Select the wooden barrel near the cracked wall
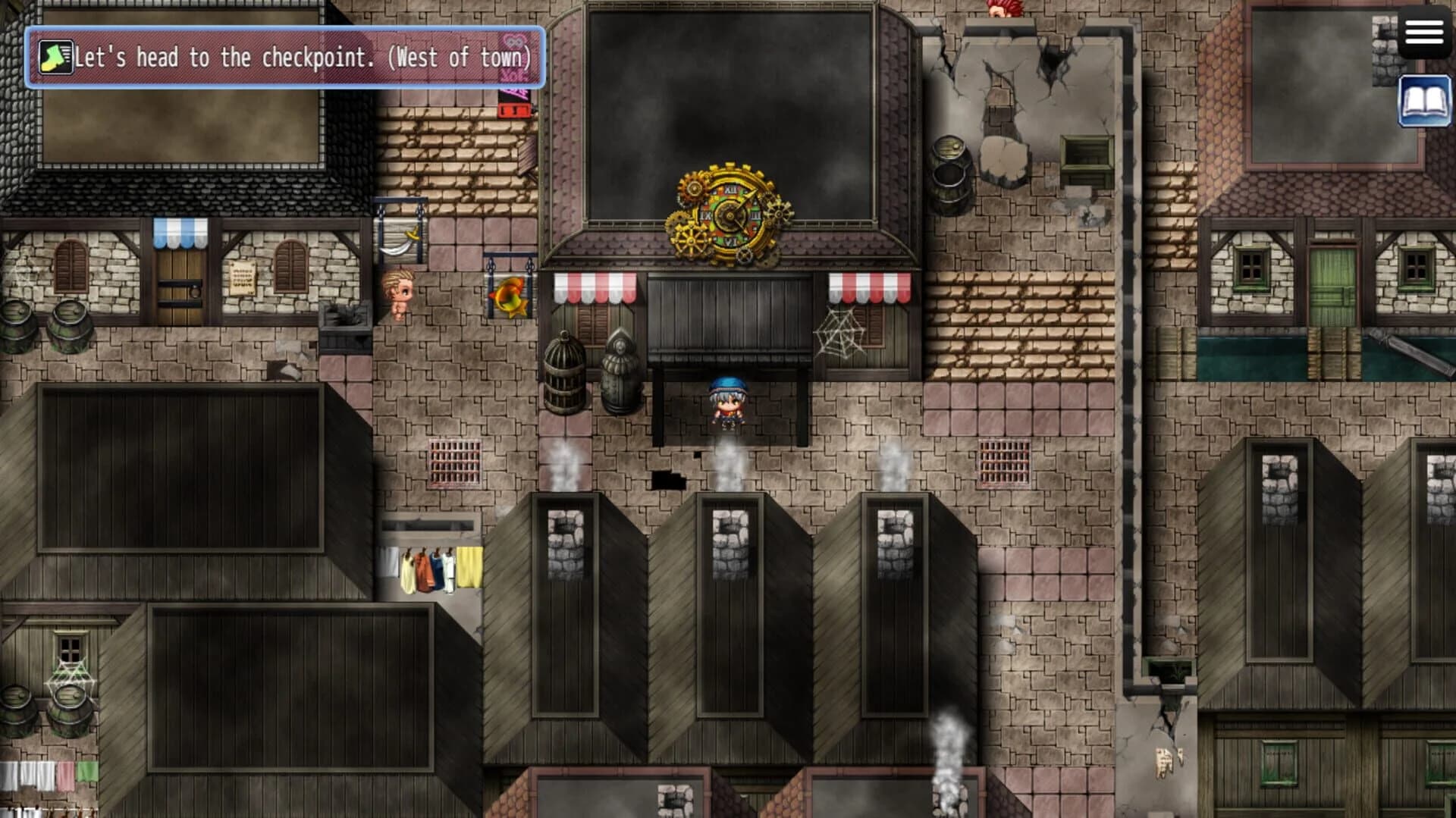The height and width of the screenshot is (818, 1456). pyautogui.click(x=950, y=174)
